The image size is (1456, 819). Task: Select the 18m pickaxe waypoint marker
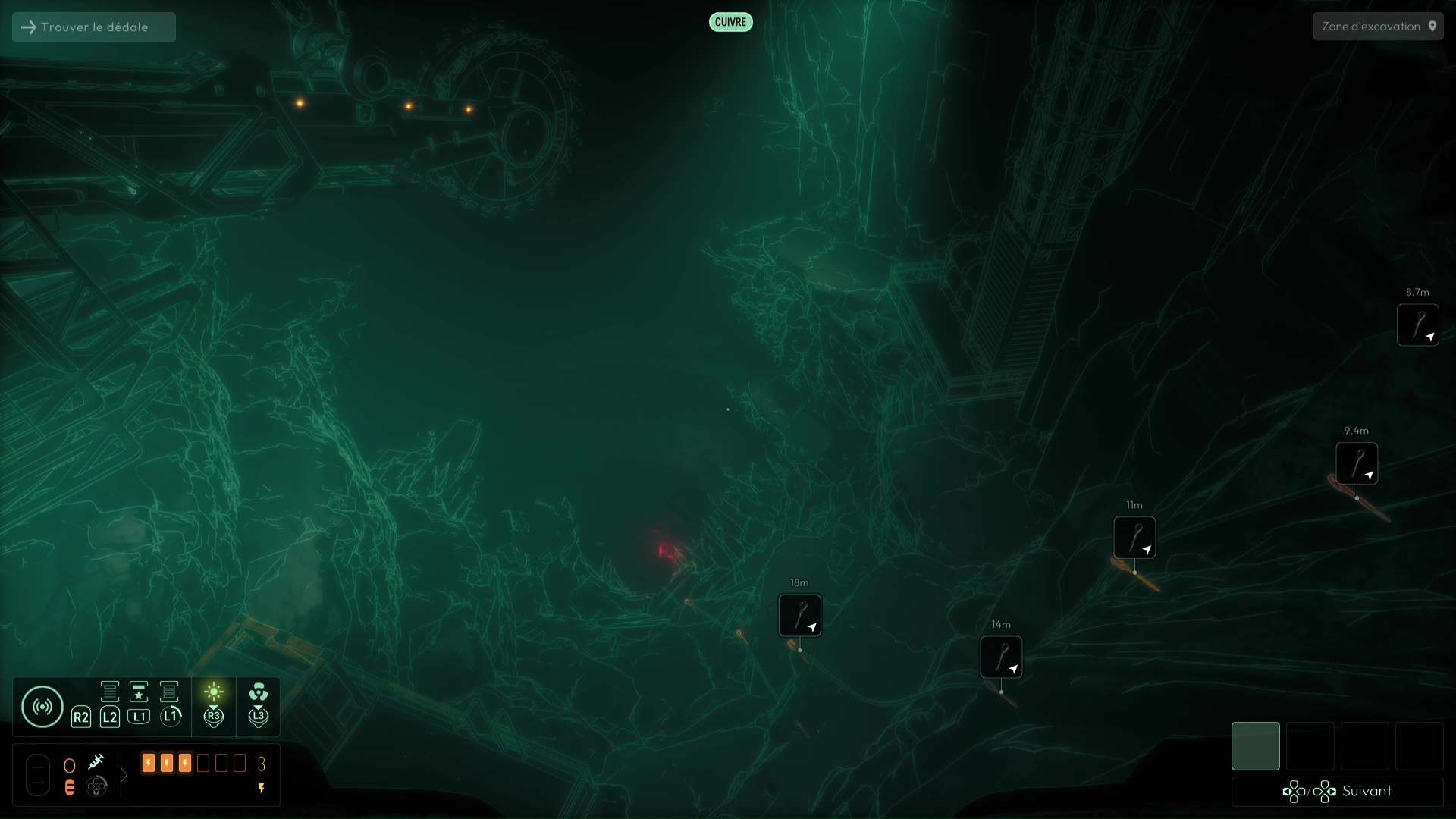tap(800, 616)
